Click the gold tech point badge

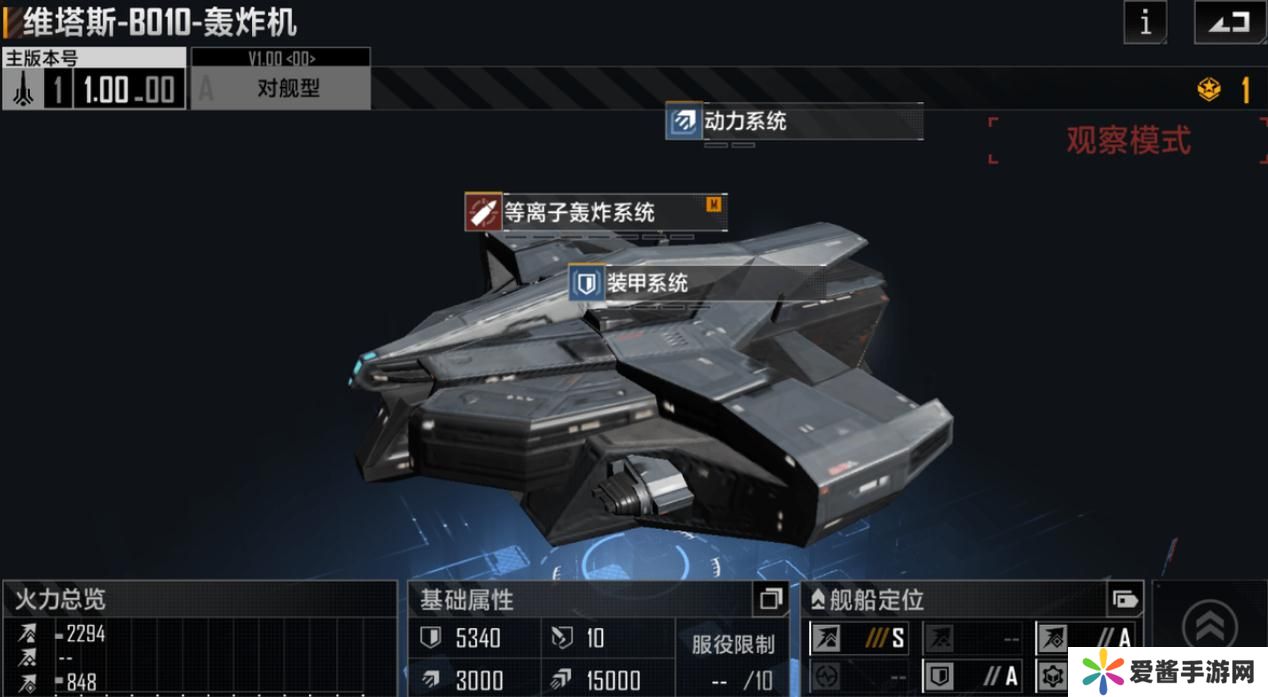coord(1209,90)
